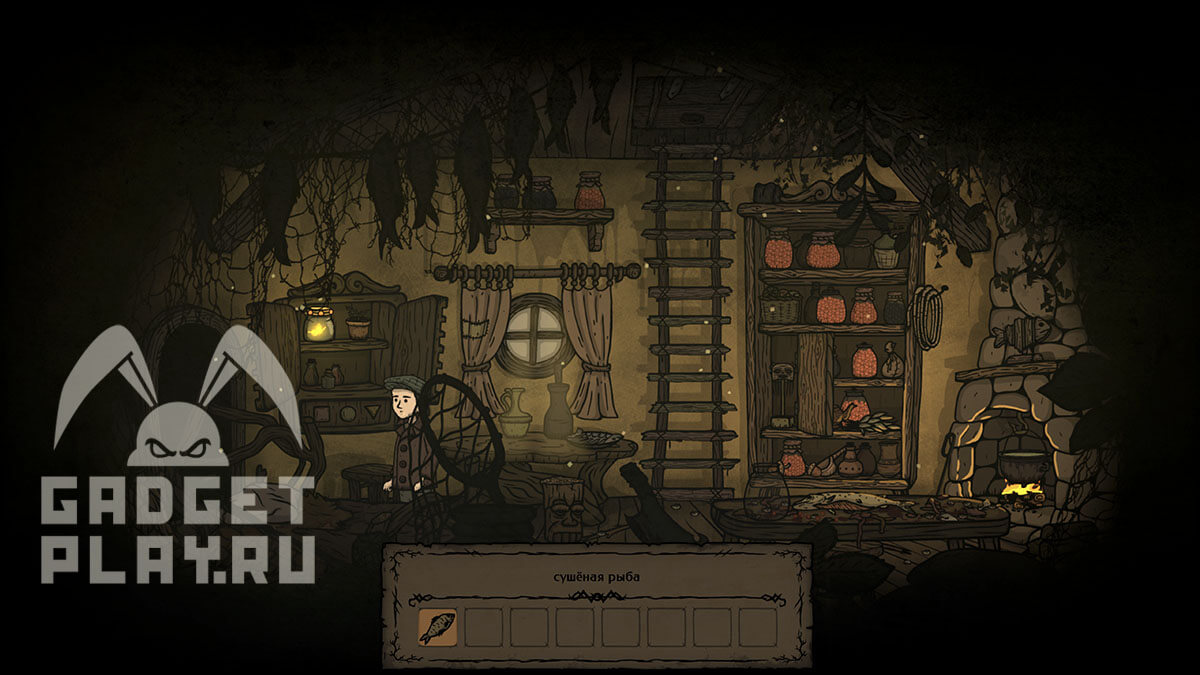Screen dimensions: 1200x675
Task: Select the dried fish inventory slot
Action: pyautogui.click(x=437, y=627)
